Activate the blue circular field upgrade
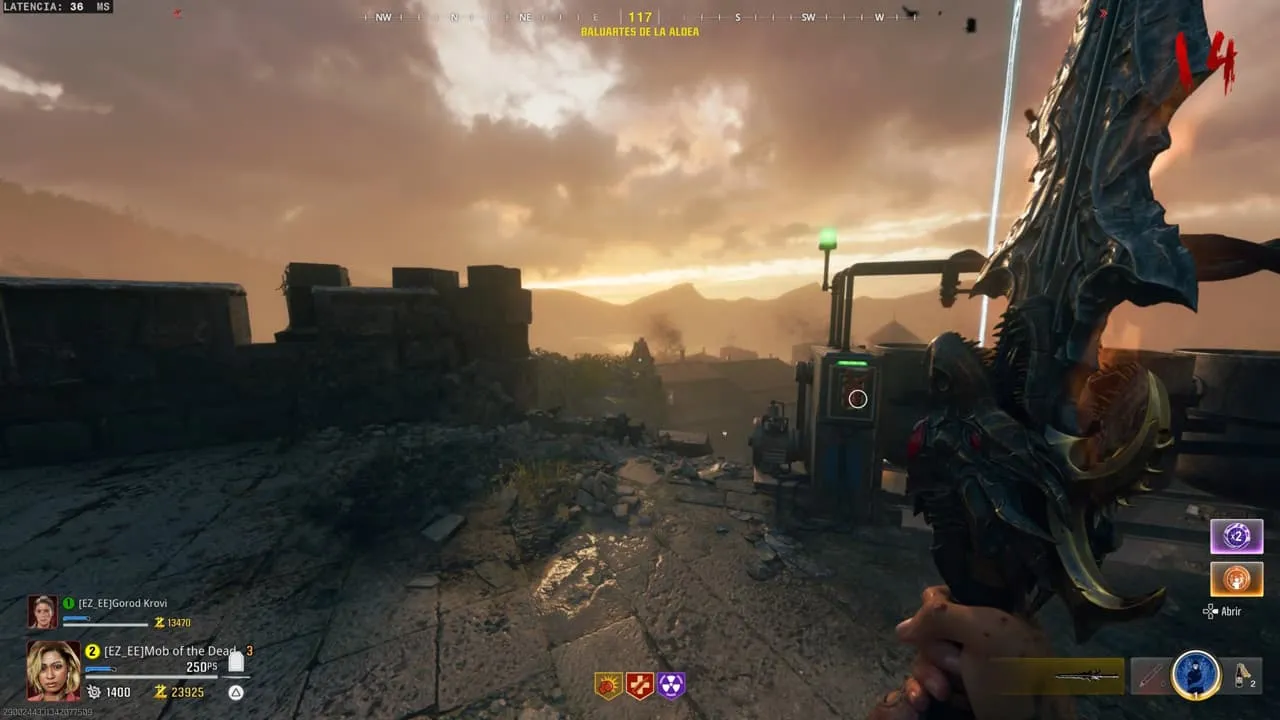Viewport: 1280px width, 720px height. (x=1196, y=676)
